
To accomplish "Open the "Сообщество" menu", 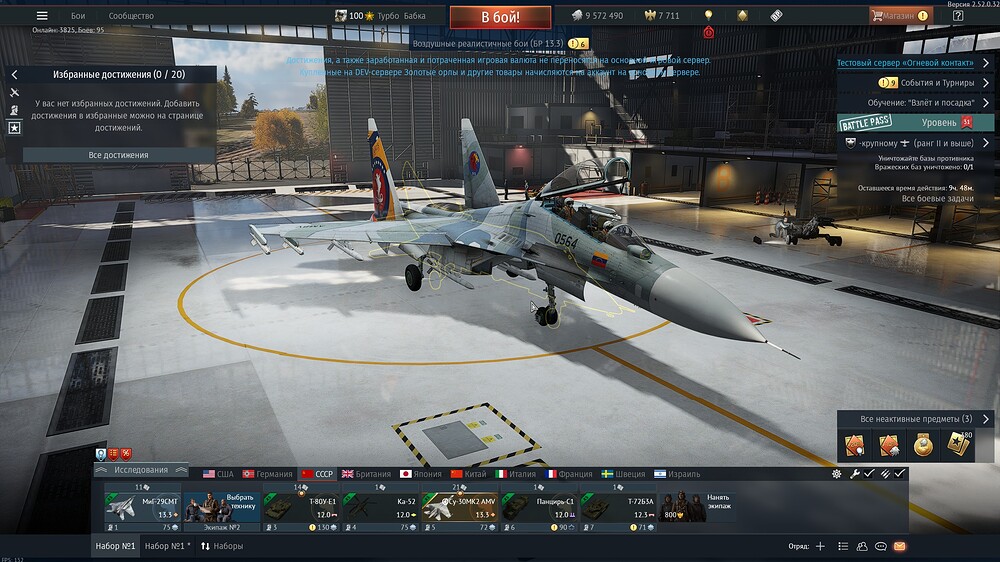I will [131, 16].
